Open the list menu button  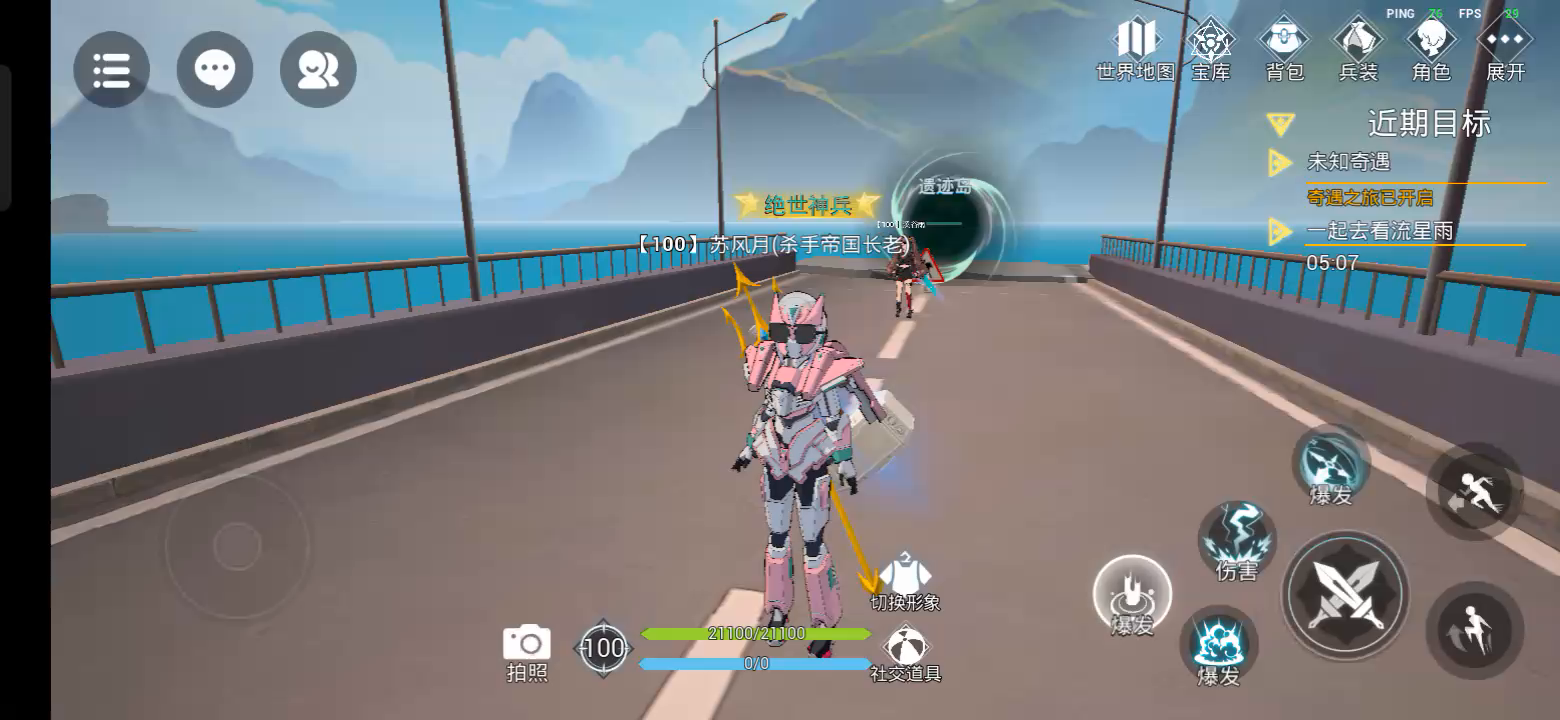111,69
